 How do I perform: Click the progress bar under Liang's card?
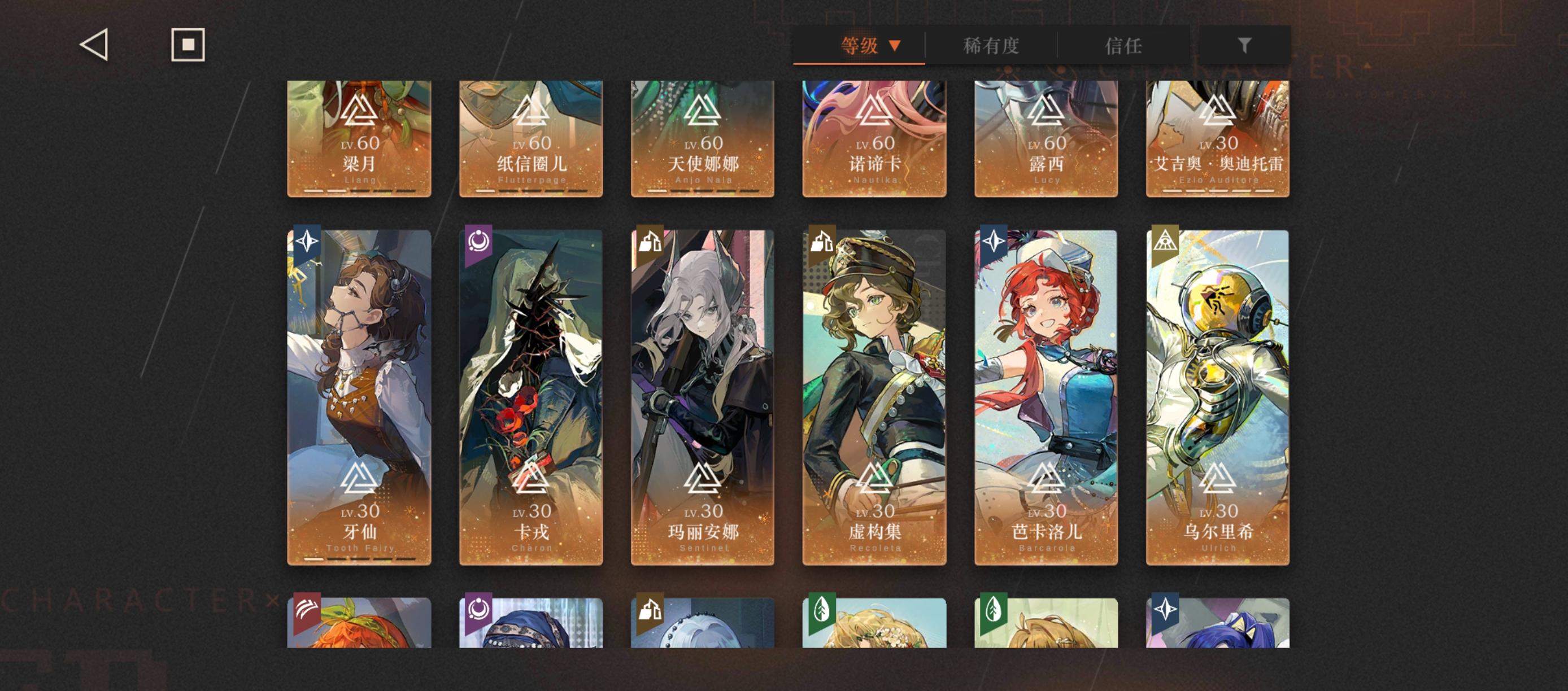point(358,192)
